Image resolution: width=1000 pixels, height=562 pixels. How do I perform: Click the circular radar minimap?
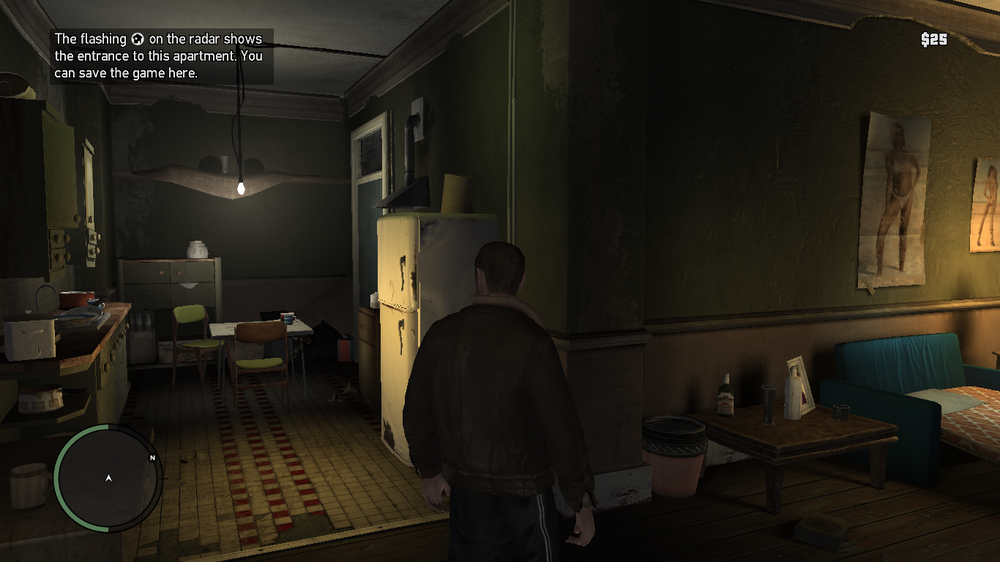click(x=108, y=478)
